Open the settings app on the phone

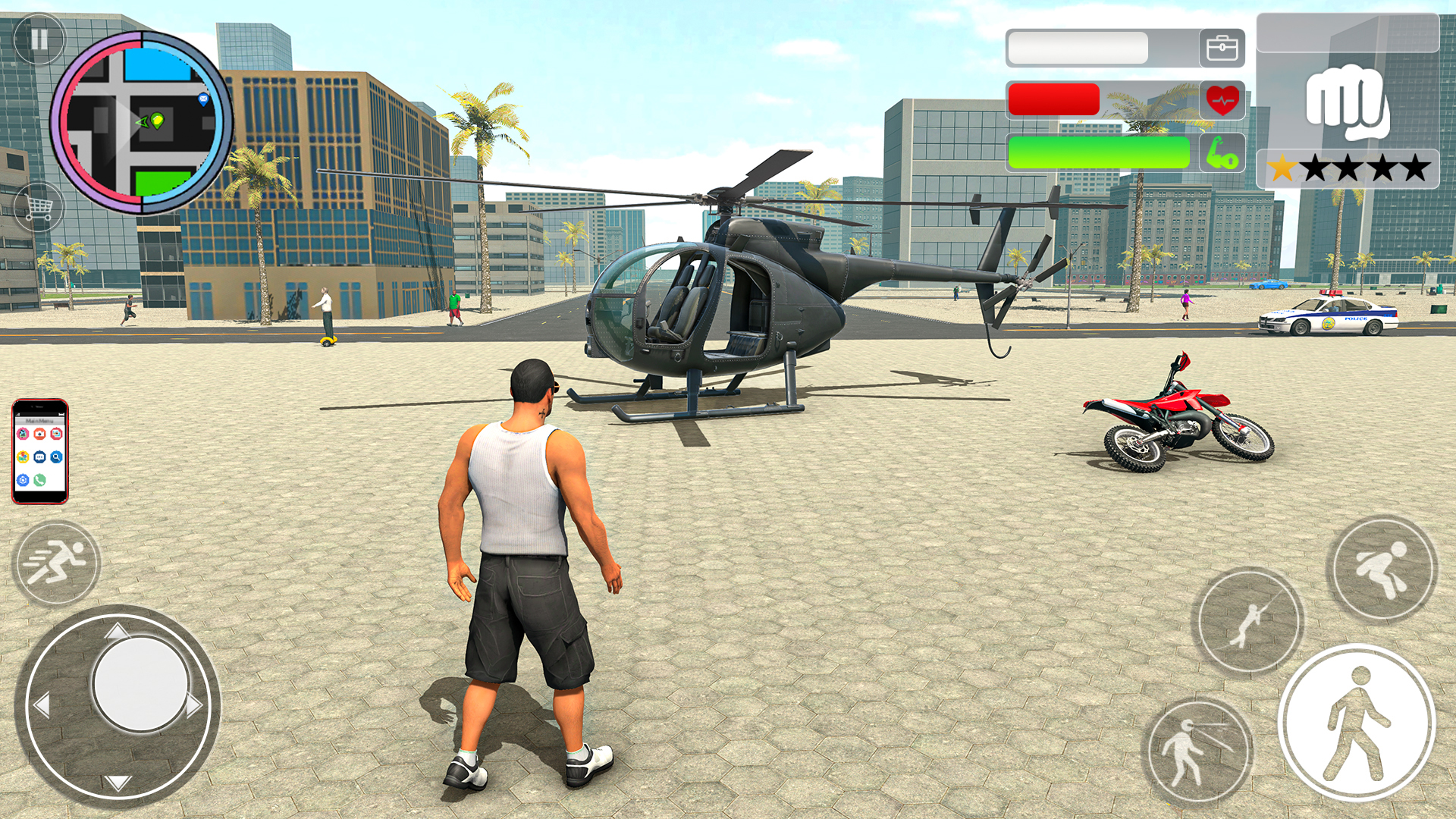[23, 479]
